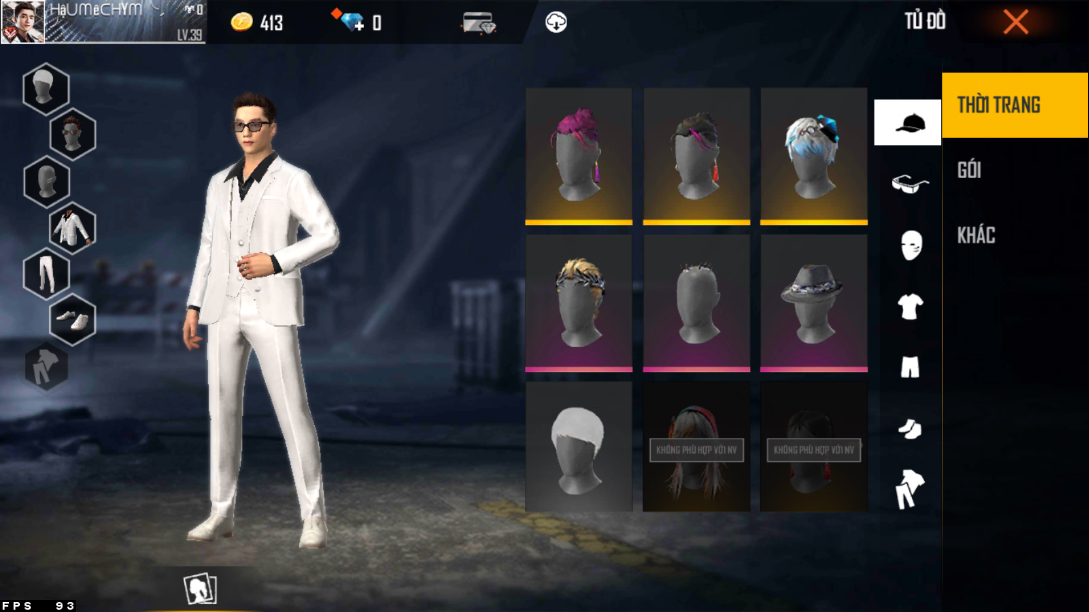1089x612 pixels.
Task: Switch to the sunglasses category
Action: (909, 183)
